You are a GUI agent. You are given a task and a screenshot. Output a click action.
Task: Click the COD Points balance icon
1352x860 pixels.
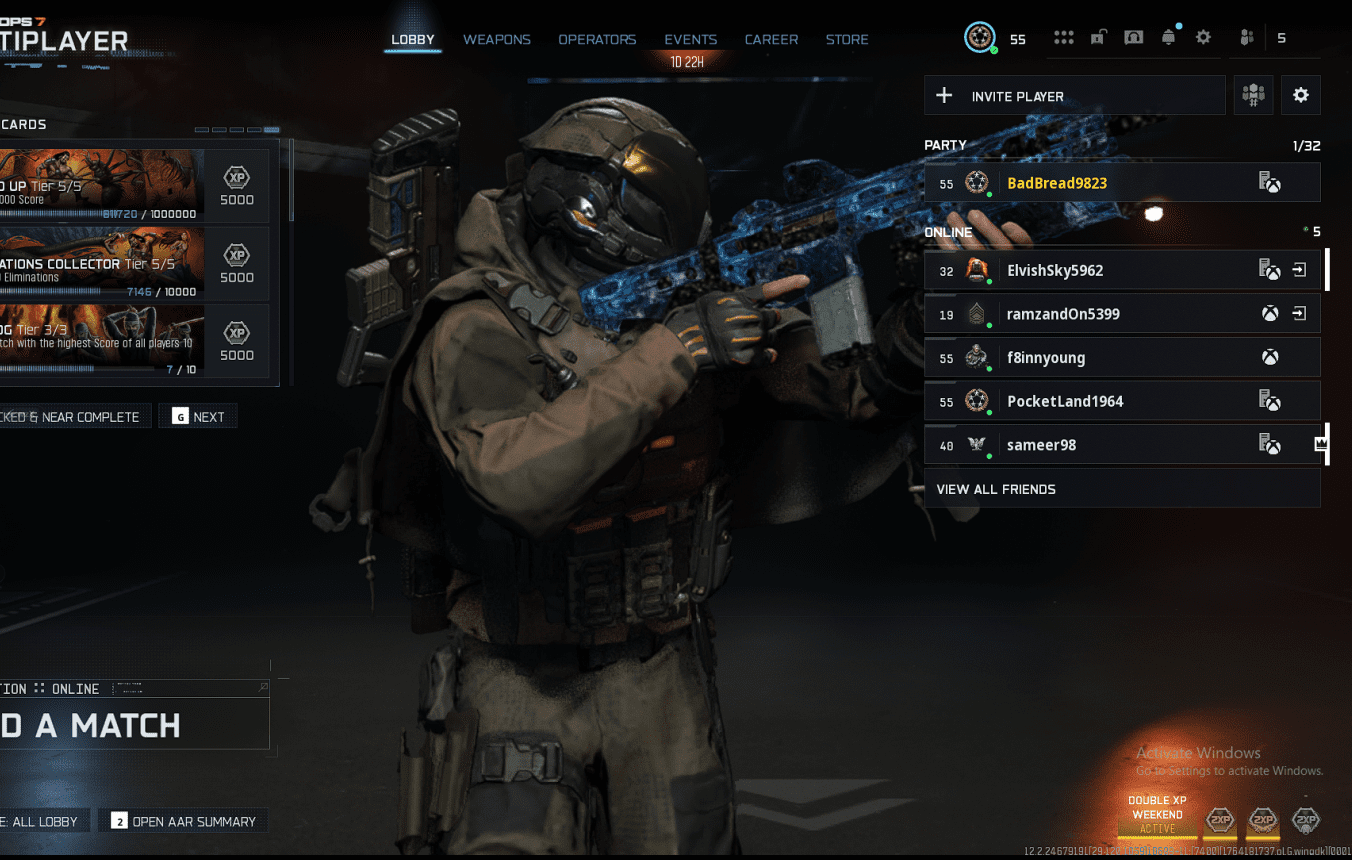tap(980, 38)
